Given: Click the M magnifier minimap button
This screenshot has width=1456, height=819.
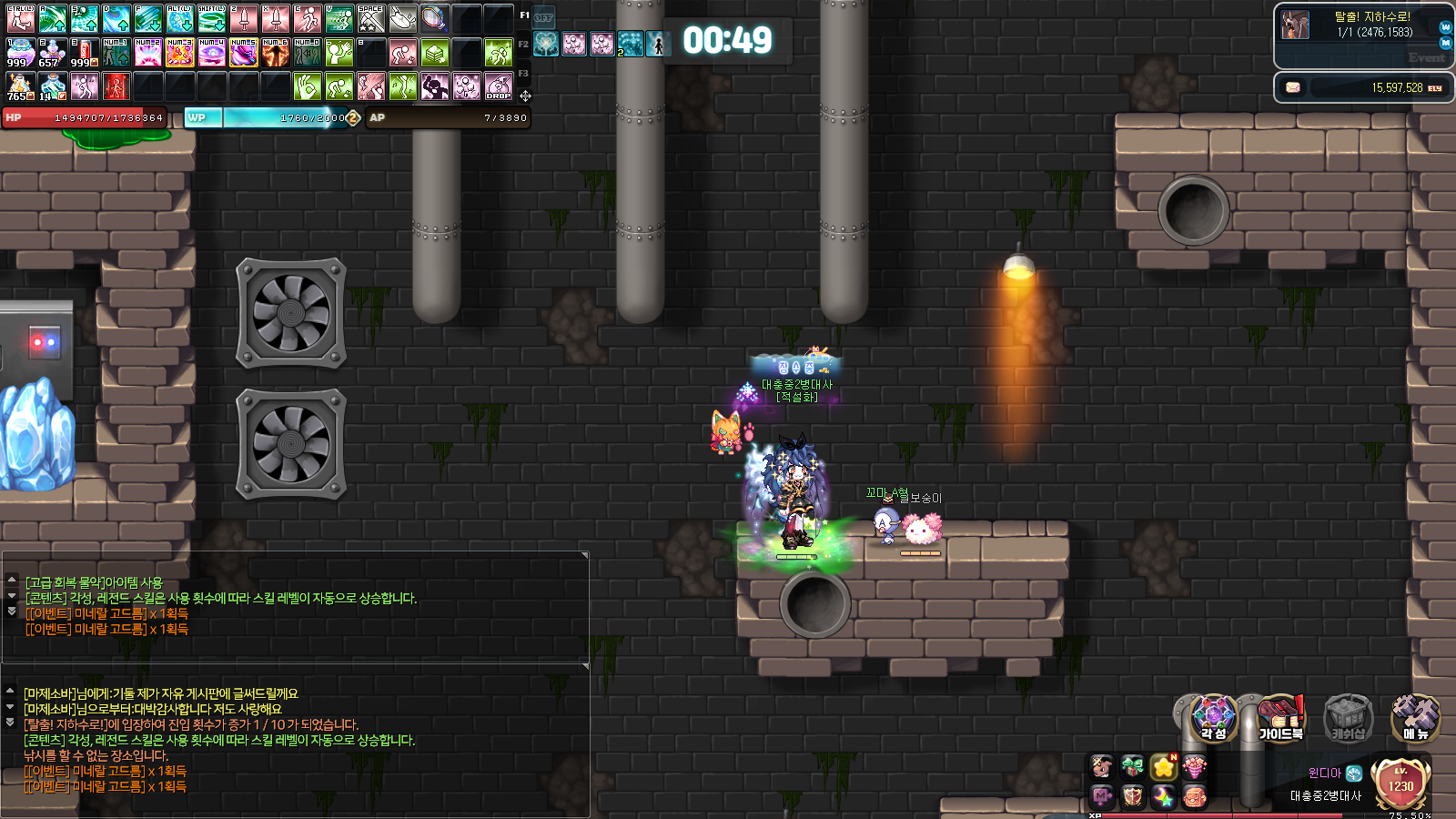Looking at the screenshot, I should 1445,43.
